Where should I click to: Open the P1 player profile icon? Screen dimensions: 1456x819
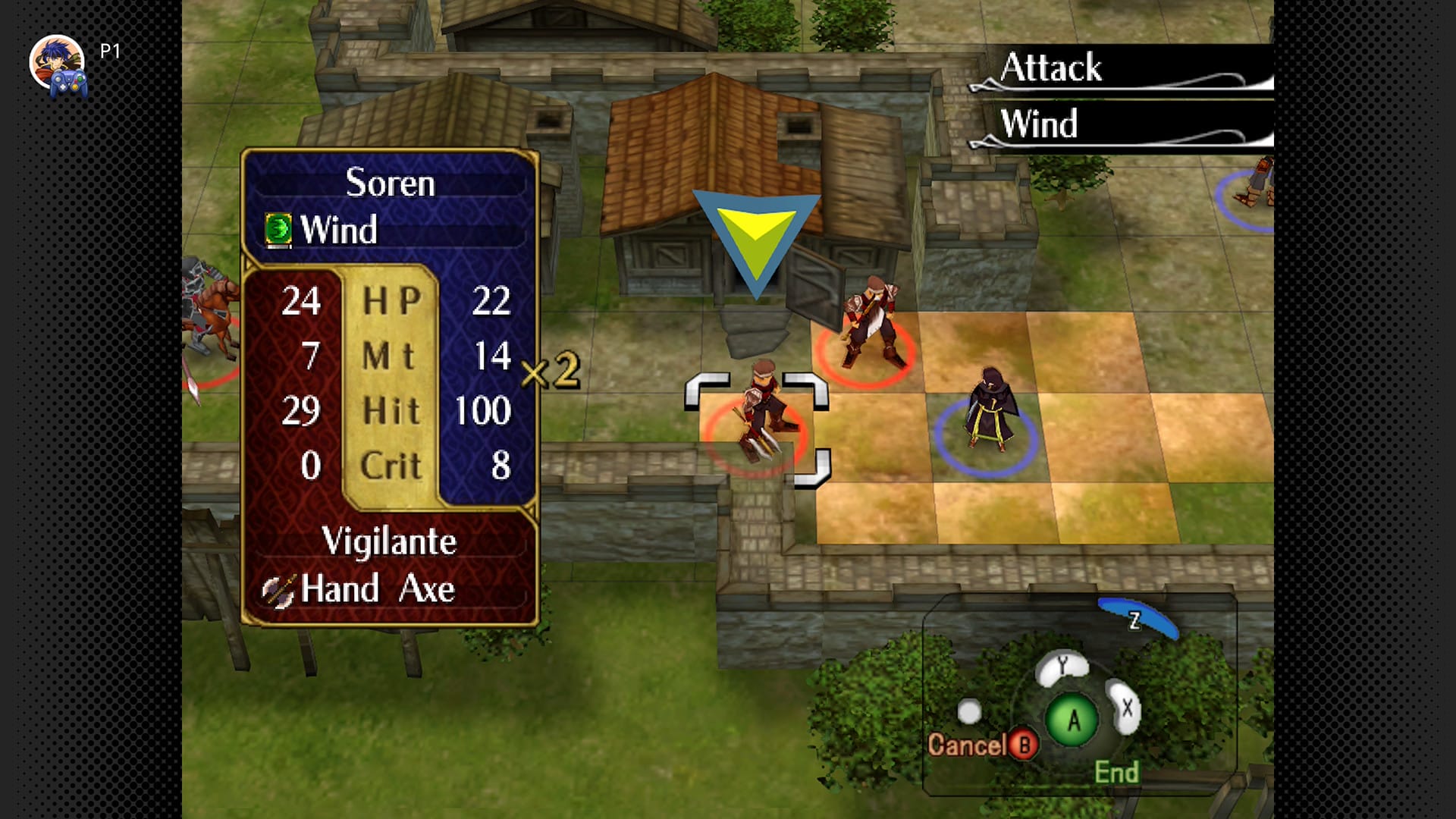58,64
